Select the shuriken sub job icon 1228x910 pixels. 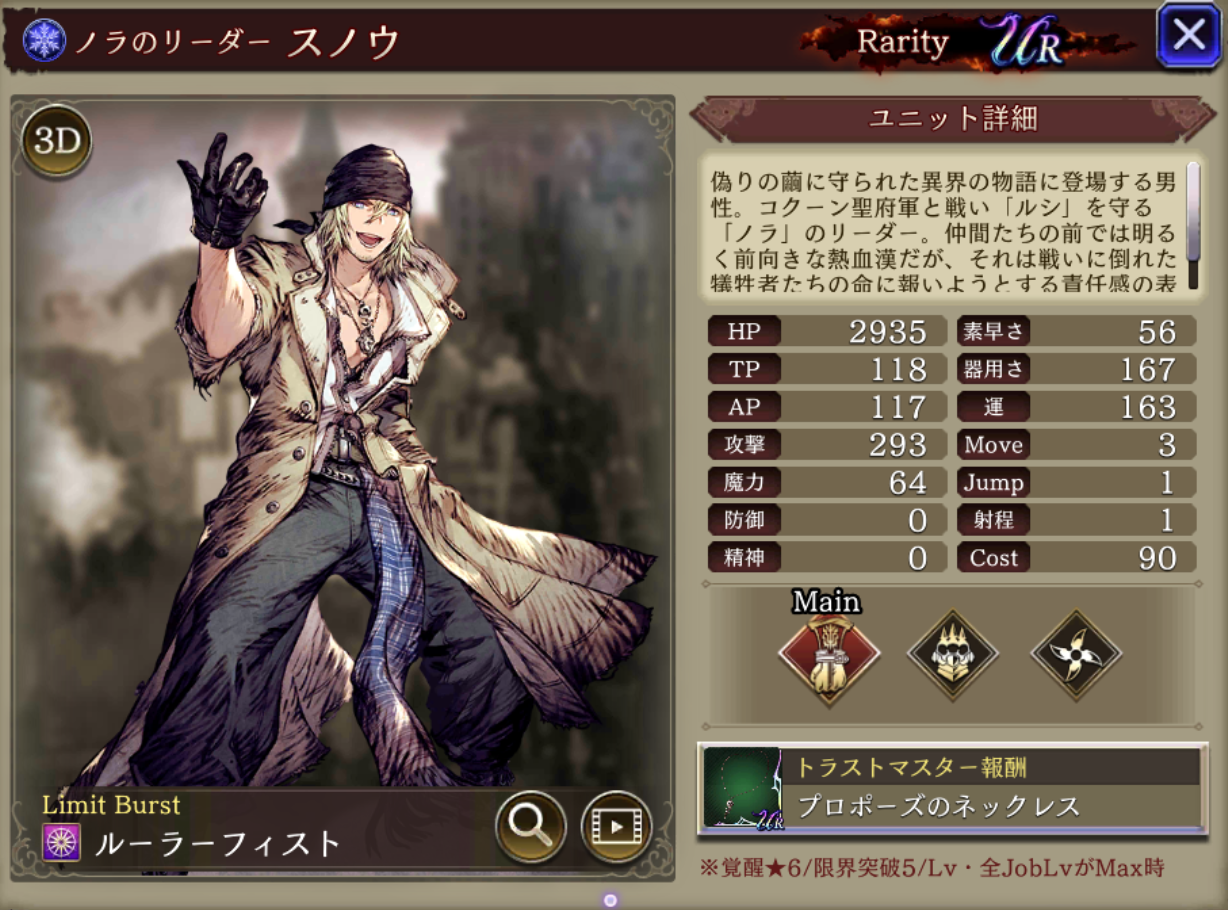[1076, 655]
